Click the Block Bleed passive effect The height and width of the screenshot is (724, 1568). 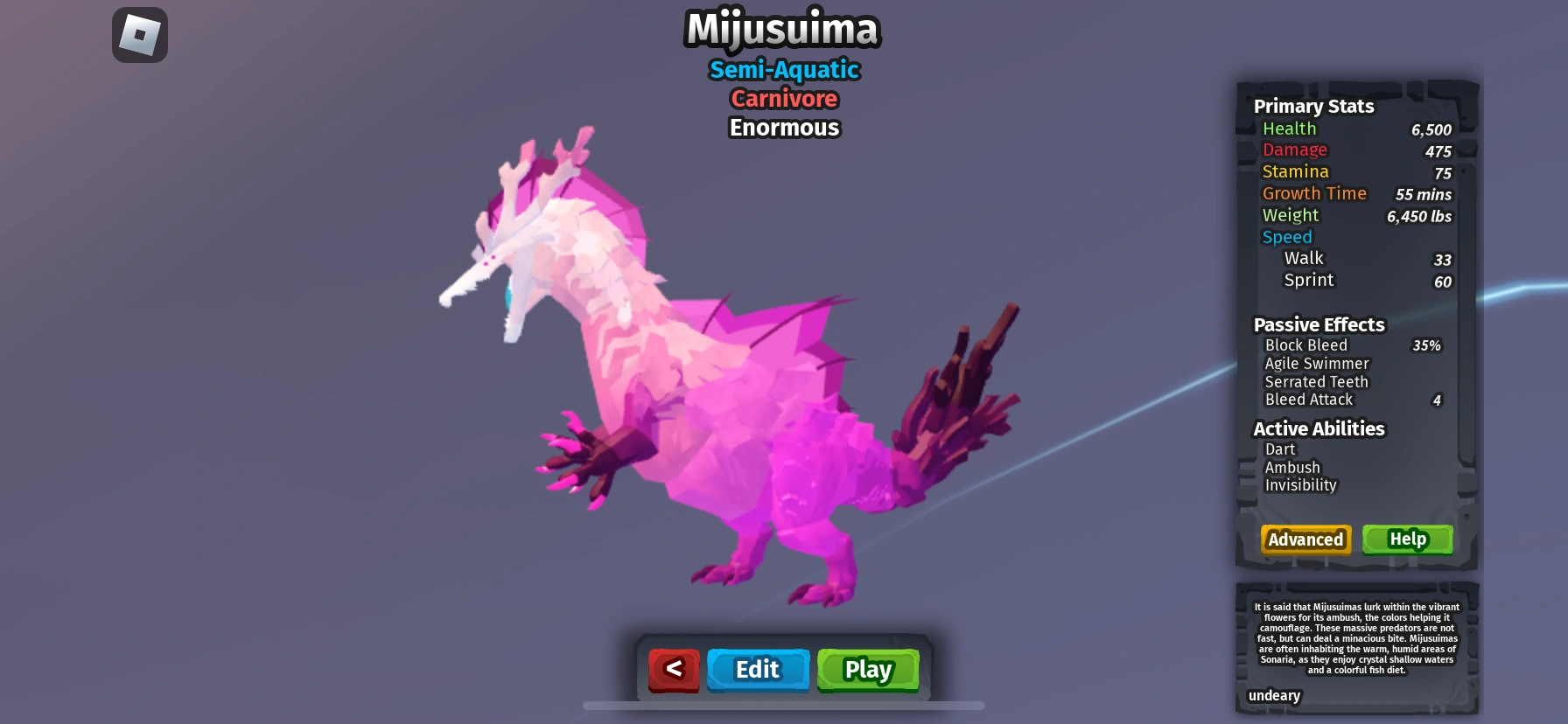(1306, 345)
